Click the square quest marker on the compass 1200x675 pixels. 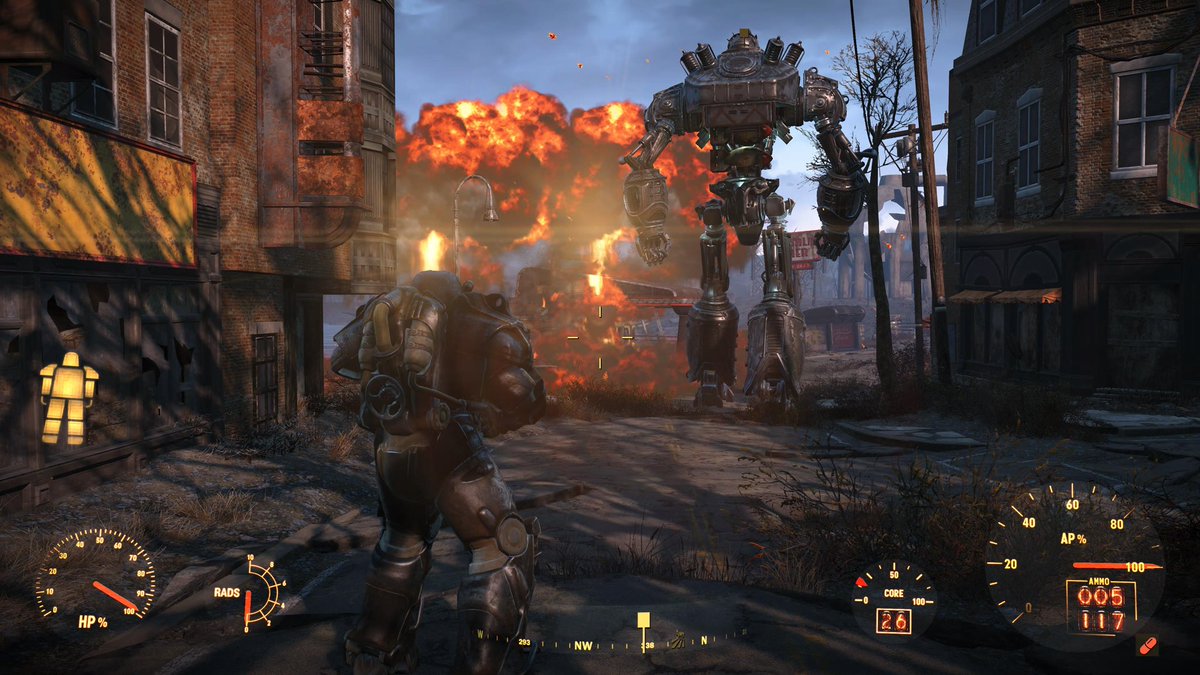pyautogui.click(x=644, y=620)
